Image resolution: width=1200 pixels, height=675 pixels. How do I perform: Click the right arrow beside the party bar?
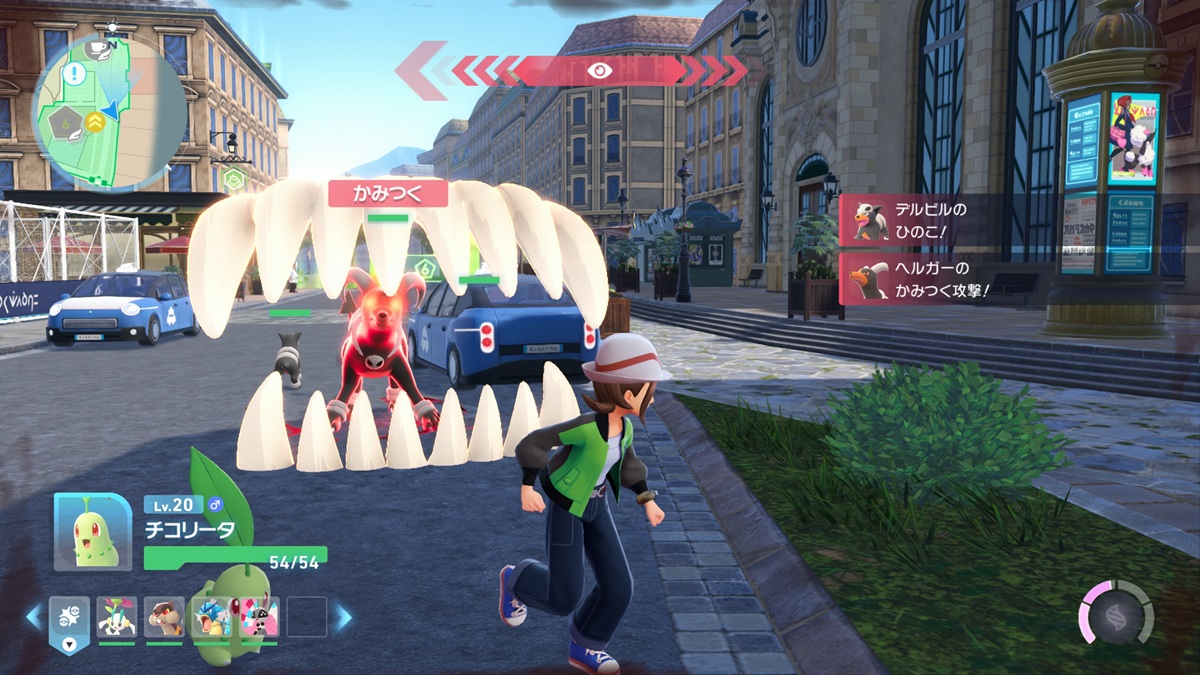click(343, 617)
